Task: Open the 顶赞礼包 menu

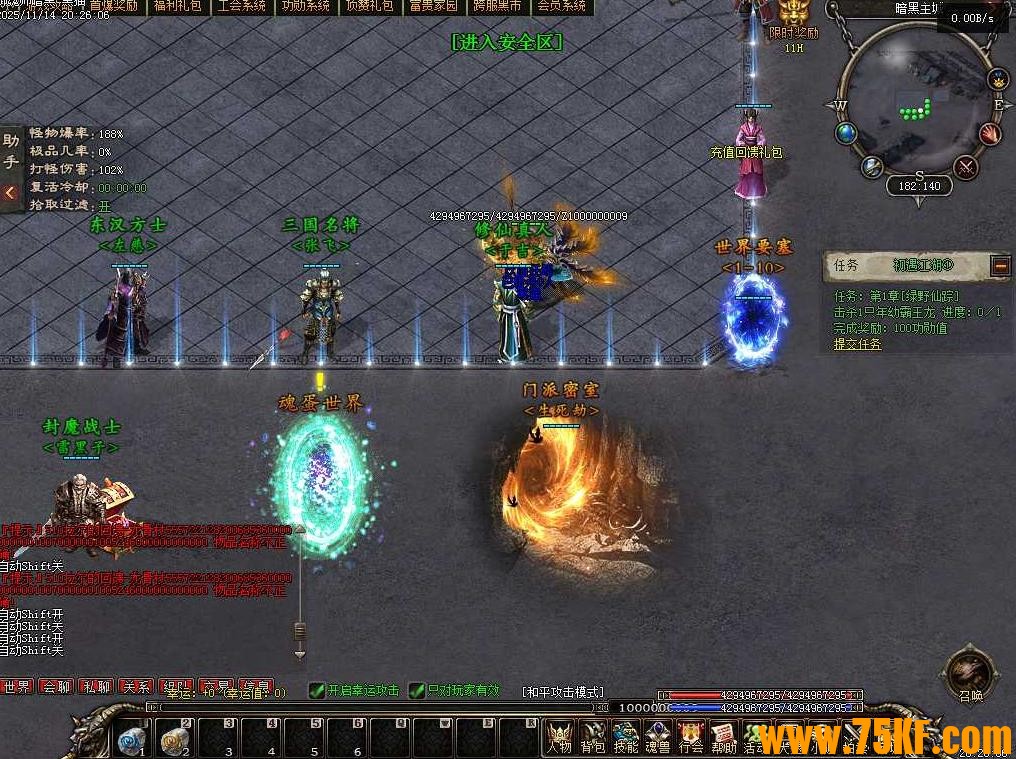Action: [369, 6]
